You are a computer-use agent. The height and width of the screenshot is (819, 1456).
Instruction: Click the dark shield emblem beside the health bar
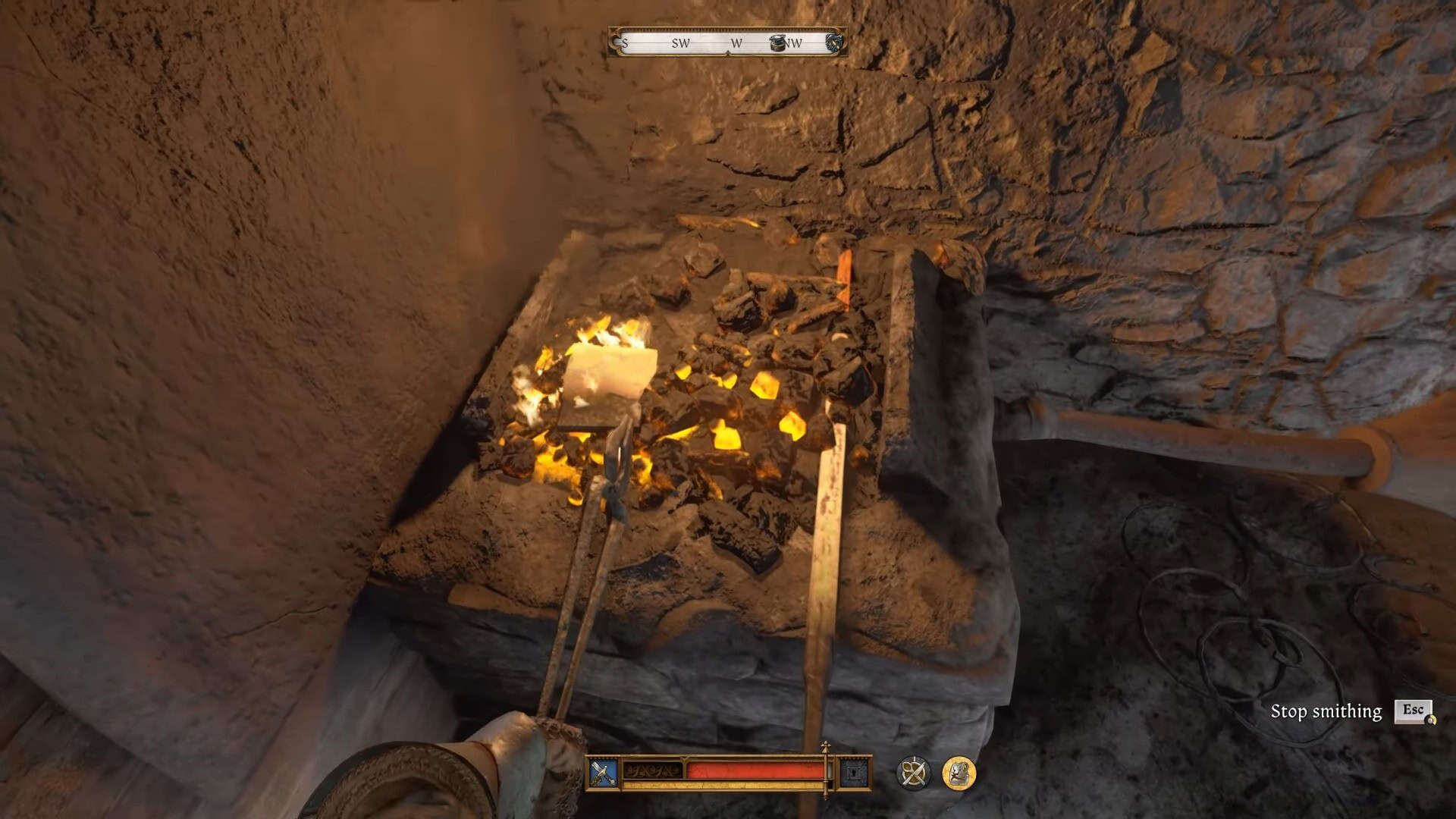(x=855, y=773)
